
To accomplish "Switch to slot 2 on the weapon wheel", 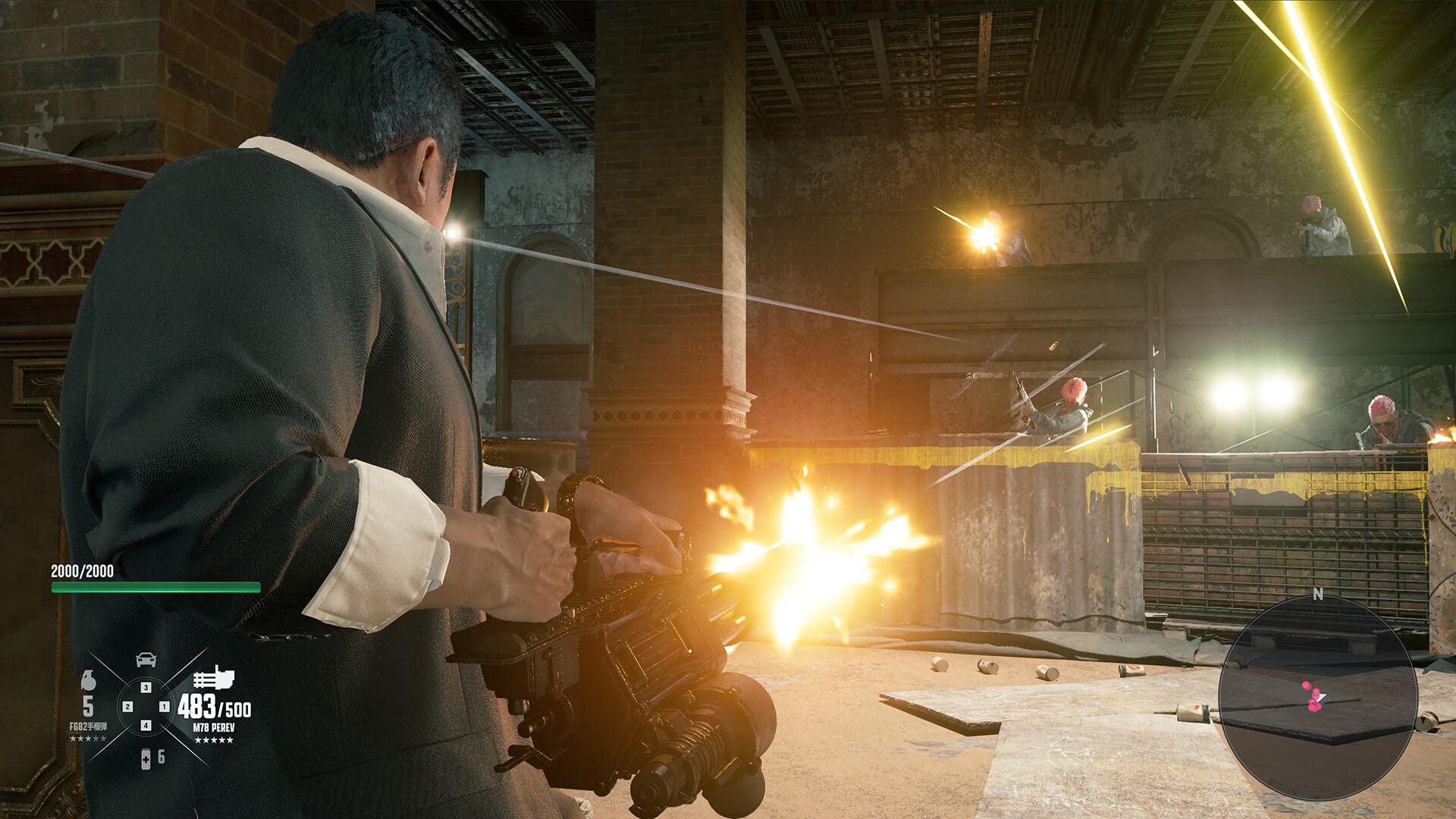I will click(128, 707).
